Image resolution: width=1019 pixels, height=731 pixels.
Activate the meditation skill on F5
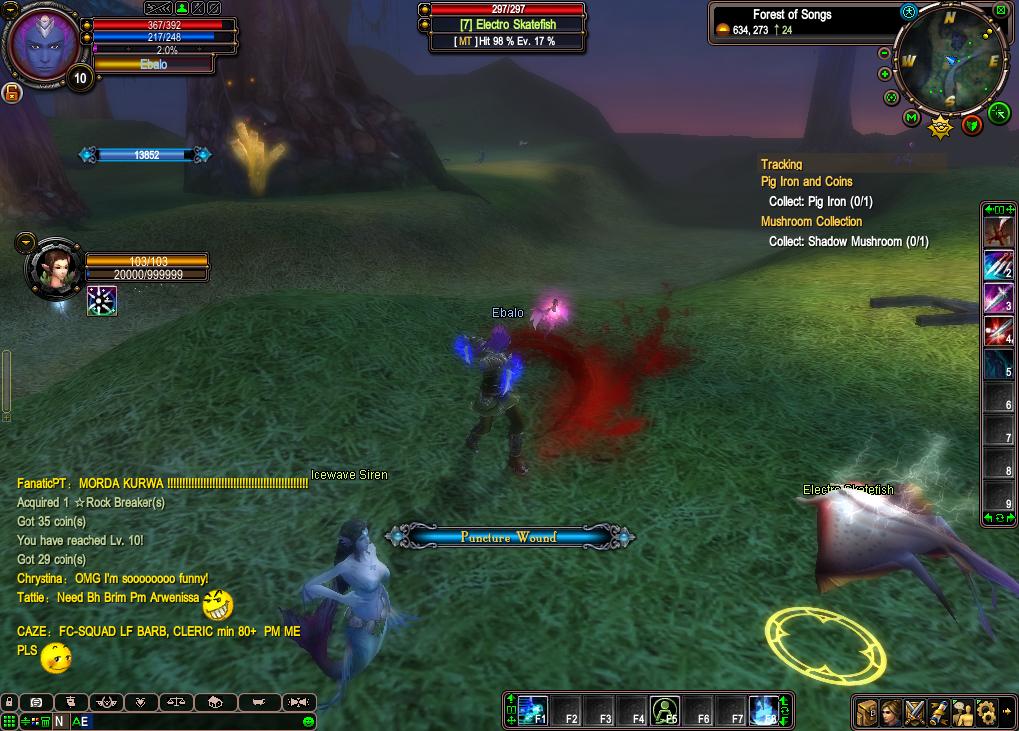(x=665, y=710)
